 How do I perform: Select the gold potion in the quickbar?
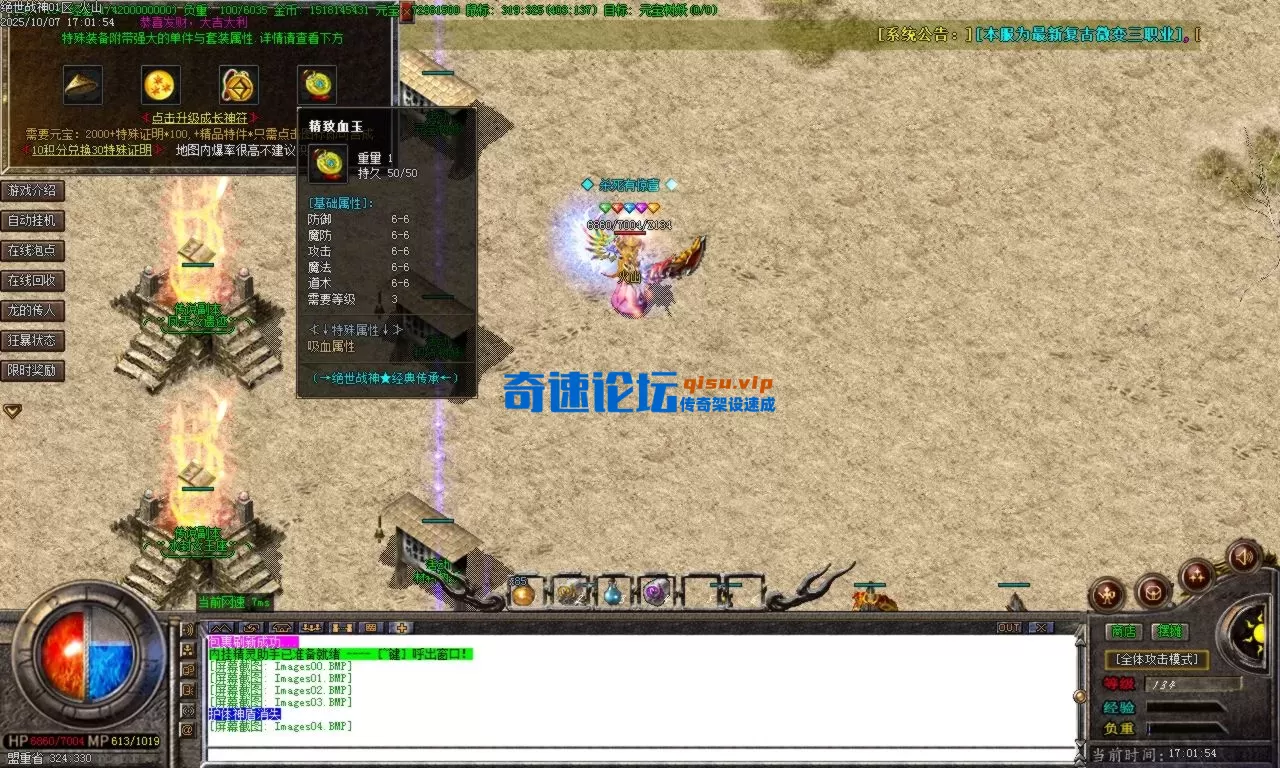click(x=525, y=593)
